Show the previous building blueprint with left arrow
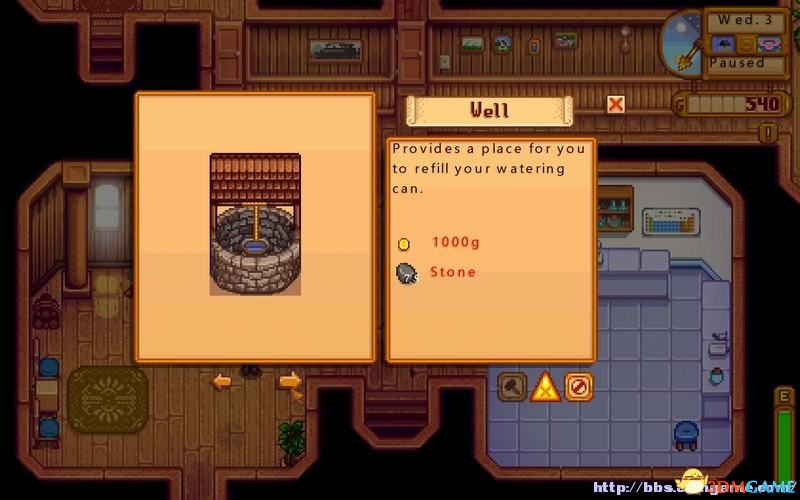 pyautogui.click(x=222, y=381)
